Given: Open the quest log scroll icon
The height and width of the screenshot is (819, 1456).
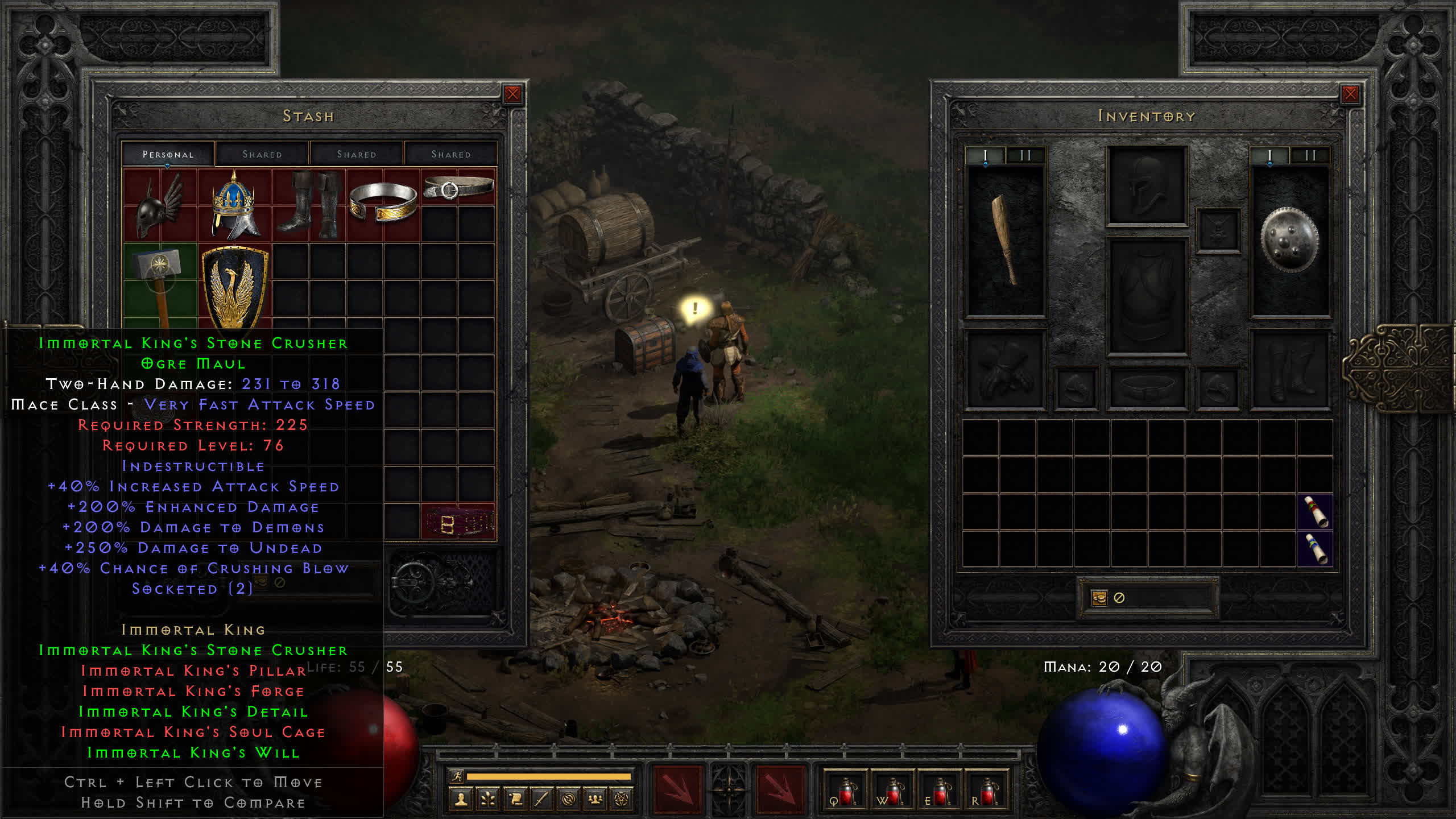Looking at the screenshot, I should pos(515,800).
